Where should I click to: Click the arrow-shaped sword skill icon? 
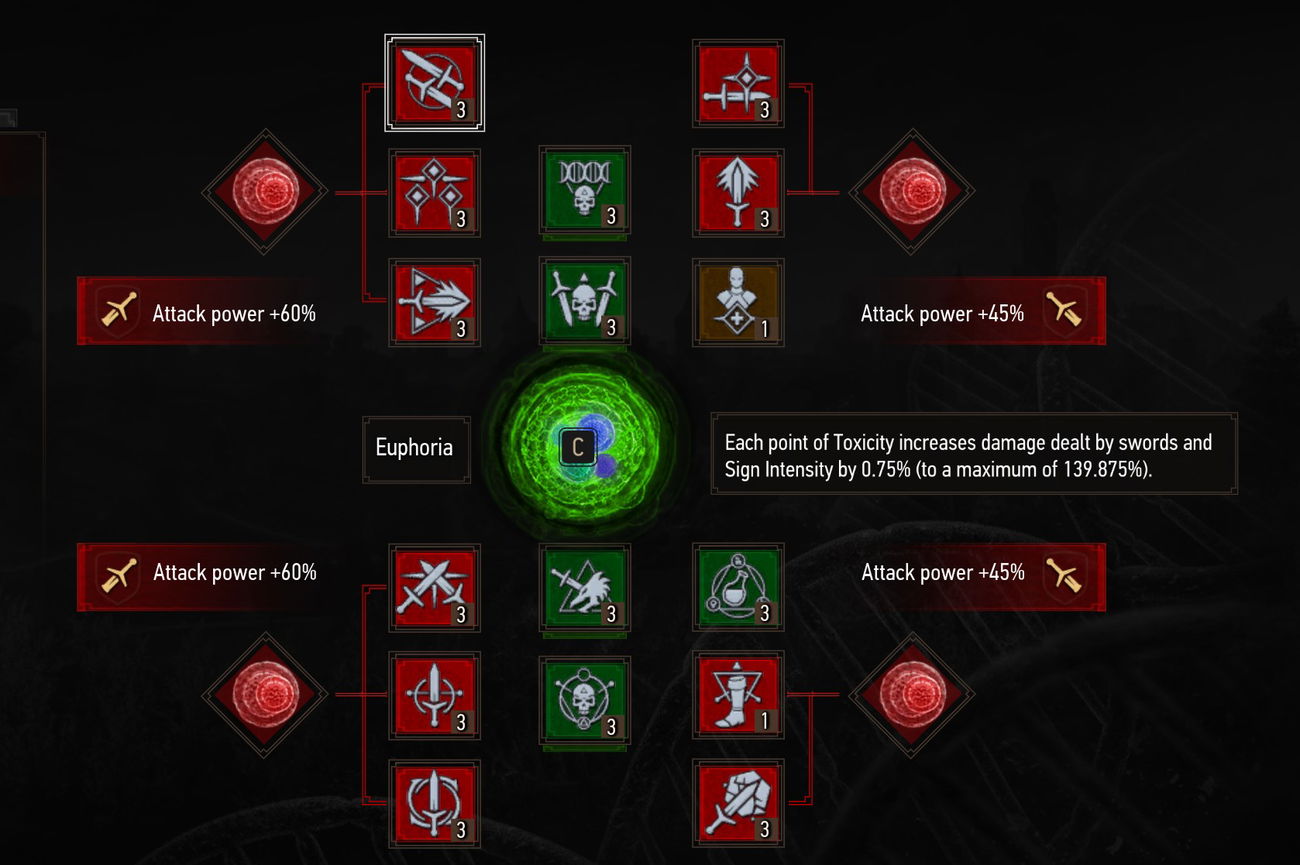coord(435,303)
